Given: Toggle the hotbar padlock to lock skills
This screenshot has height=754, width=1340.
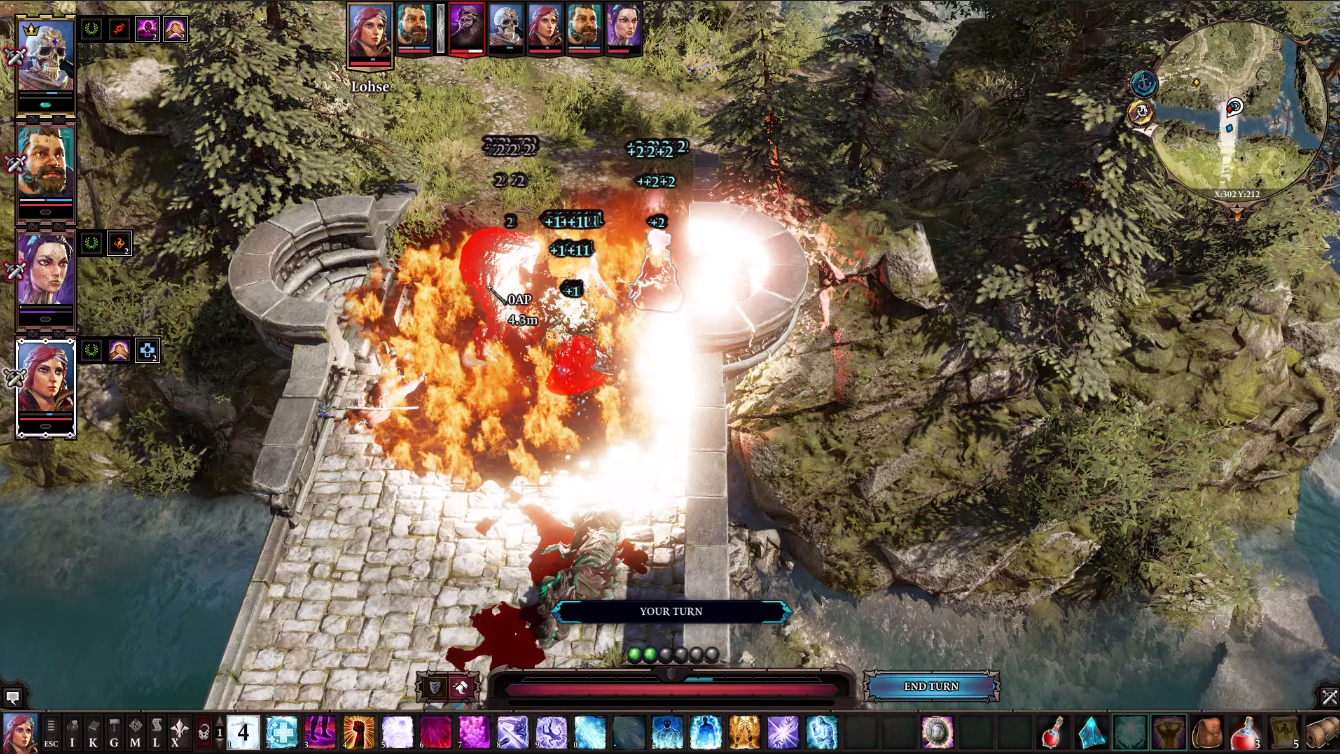Looking at the screenshot, I should [x=204, y=731].
